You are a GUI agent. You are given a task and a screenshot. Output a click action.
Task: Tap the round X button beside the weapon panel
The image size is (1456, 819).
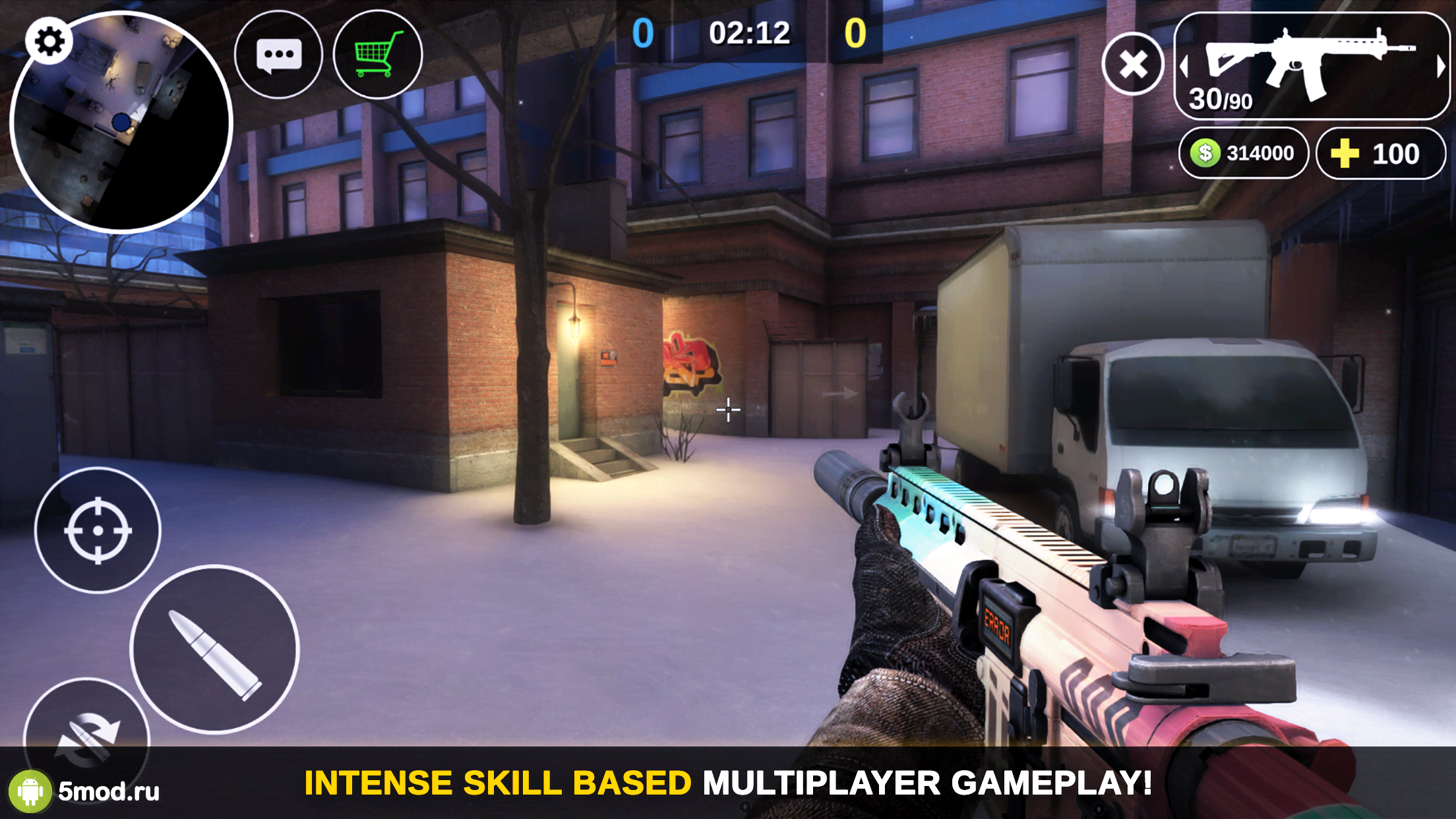[x=1133, y=64]
